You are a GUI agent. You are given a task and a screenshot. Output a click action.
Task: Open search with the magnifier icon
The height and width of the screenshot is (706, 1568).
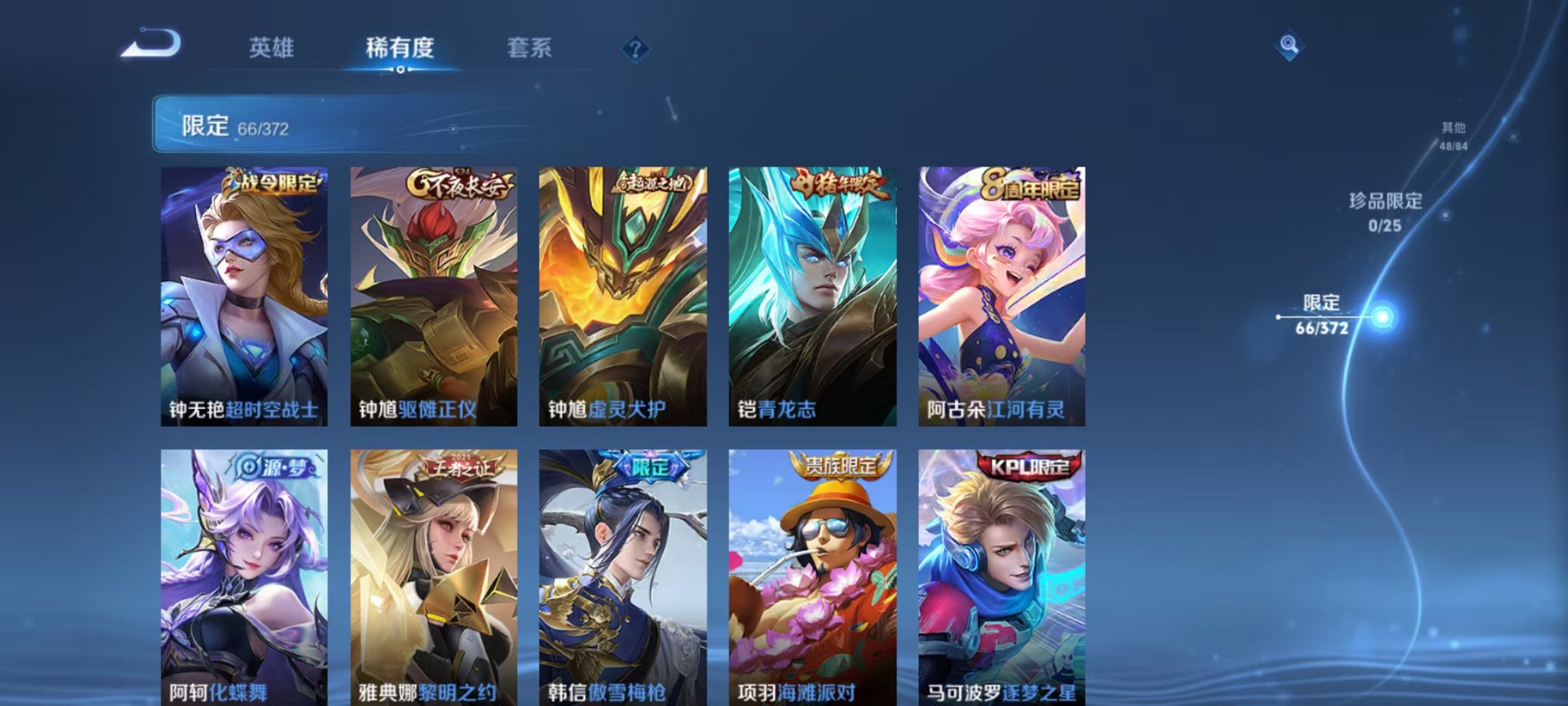click(x=1291, y=47)
